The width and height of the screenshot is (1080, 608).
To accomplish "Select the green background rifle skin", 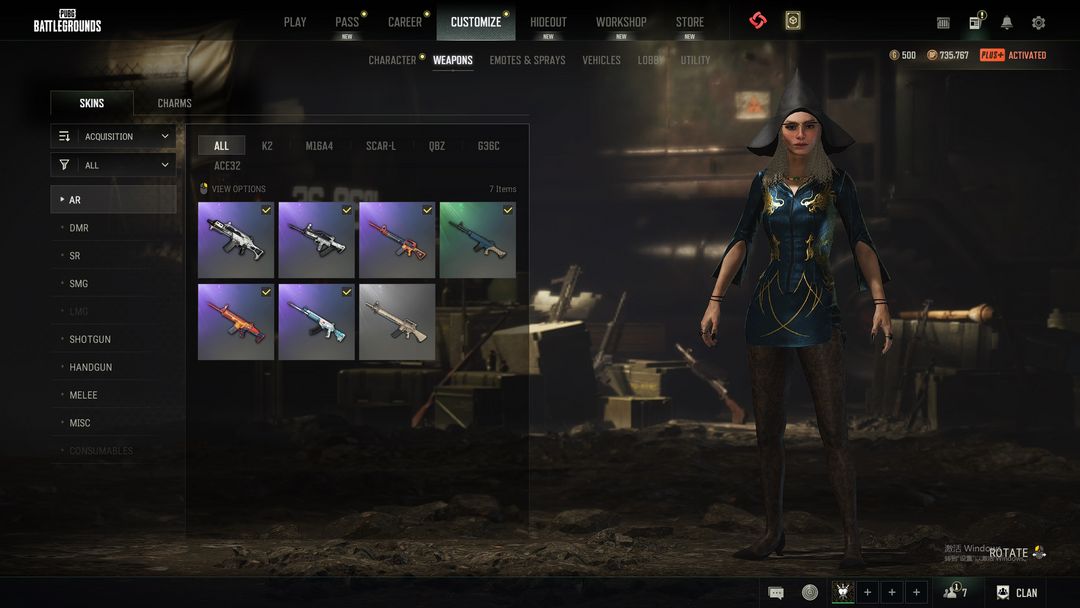I will point(478,240).
